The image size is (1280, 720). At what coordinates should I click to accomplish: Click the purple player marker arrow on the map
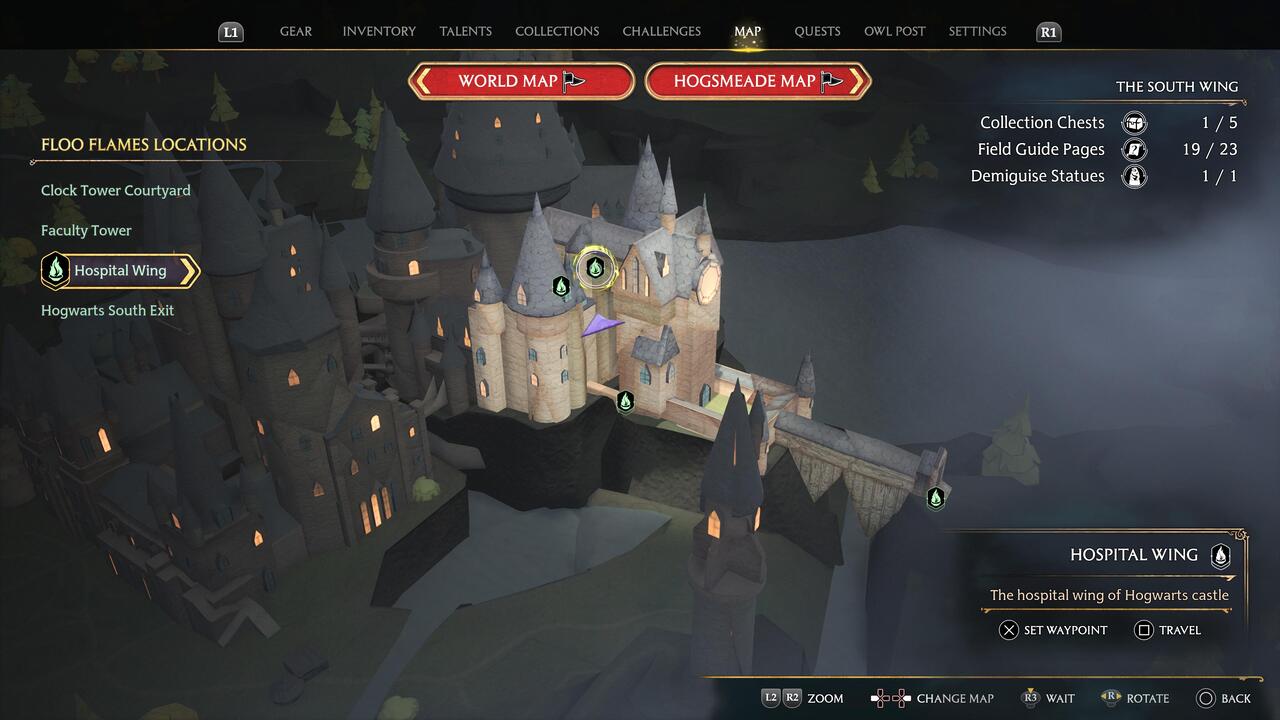(x=601, y=322)
